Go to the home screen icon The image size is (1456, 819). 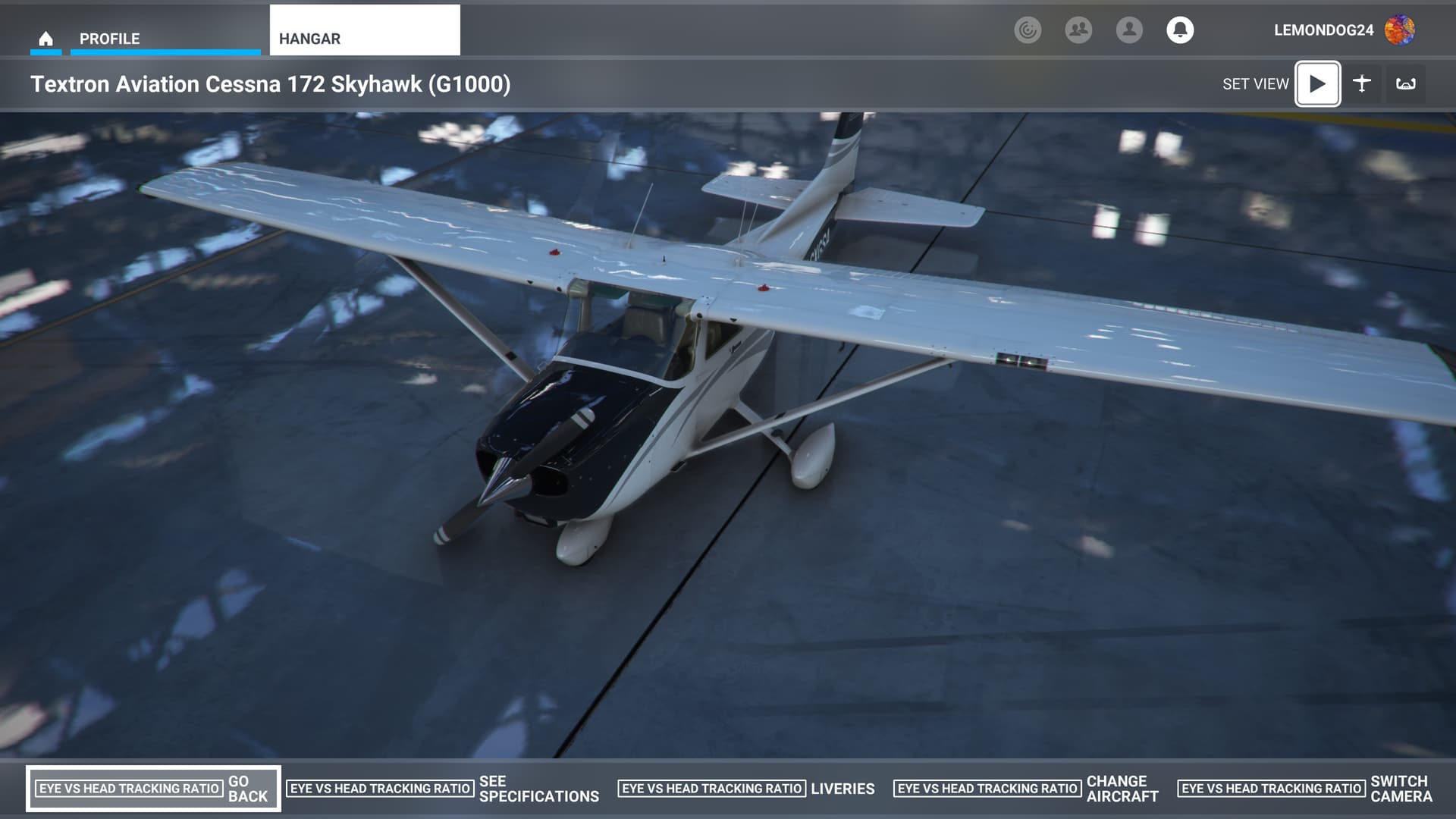tap(45, 38)
